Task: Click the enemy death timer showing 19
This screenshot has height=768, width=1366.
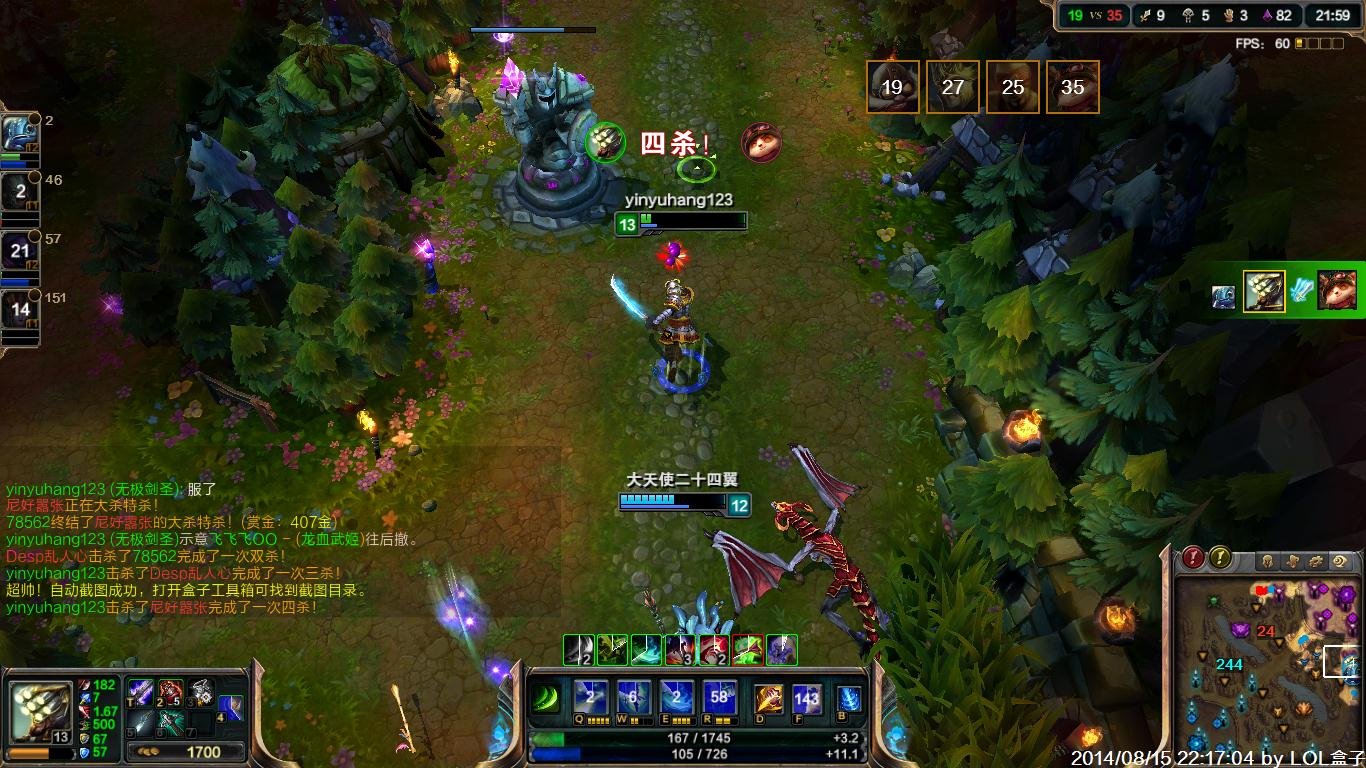Action: click(x=892, y=87)
